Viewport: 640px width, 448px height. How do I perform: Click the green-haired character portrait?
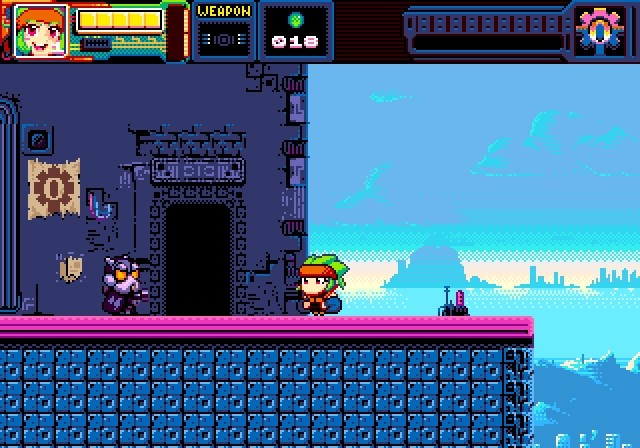tap(41, 30)
